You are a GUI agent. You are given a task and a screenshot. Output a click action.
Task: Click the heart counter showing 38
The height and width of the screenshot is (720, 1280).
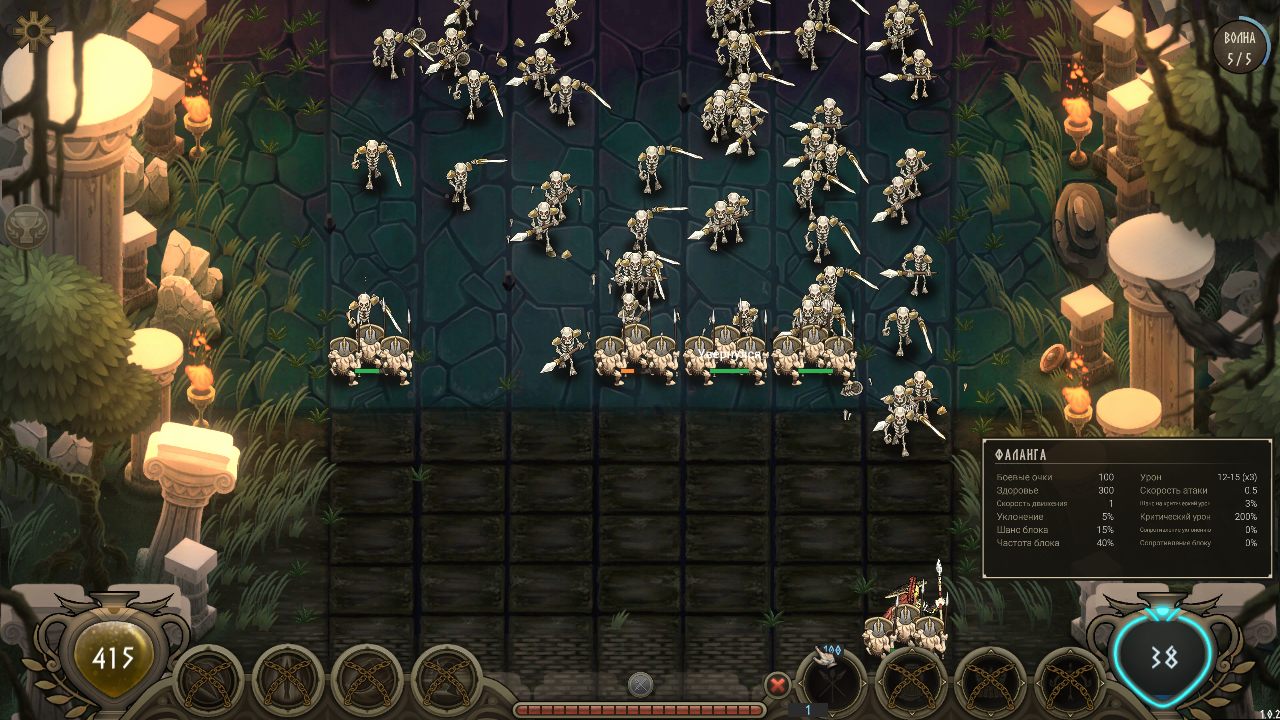coord(1163,657)
